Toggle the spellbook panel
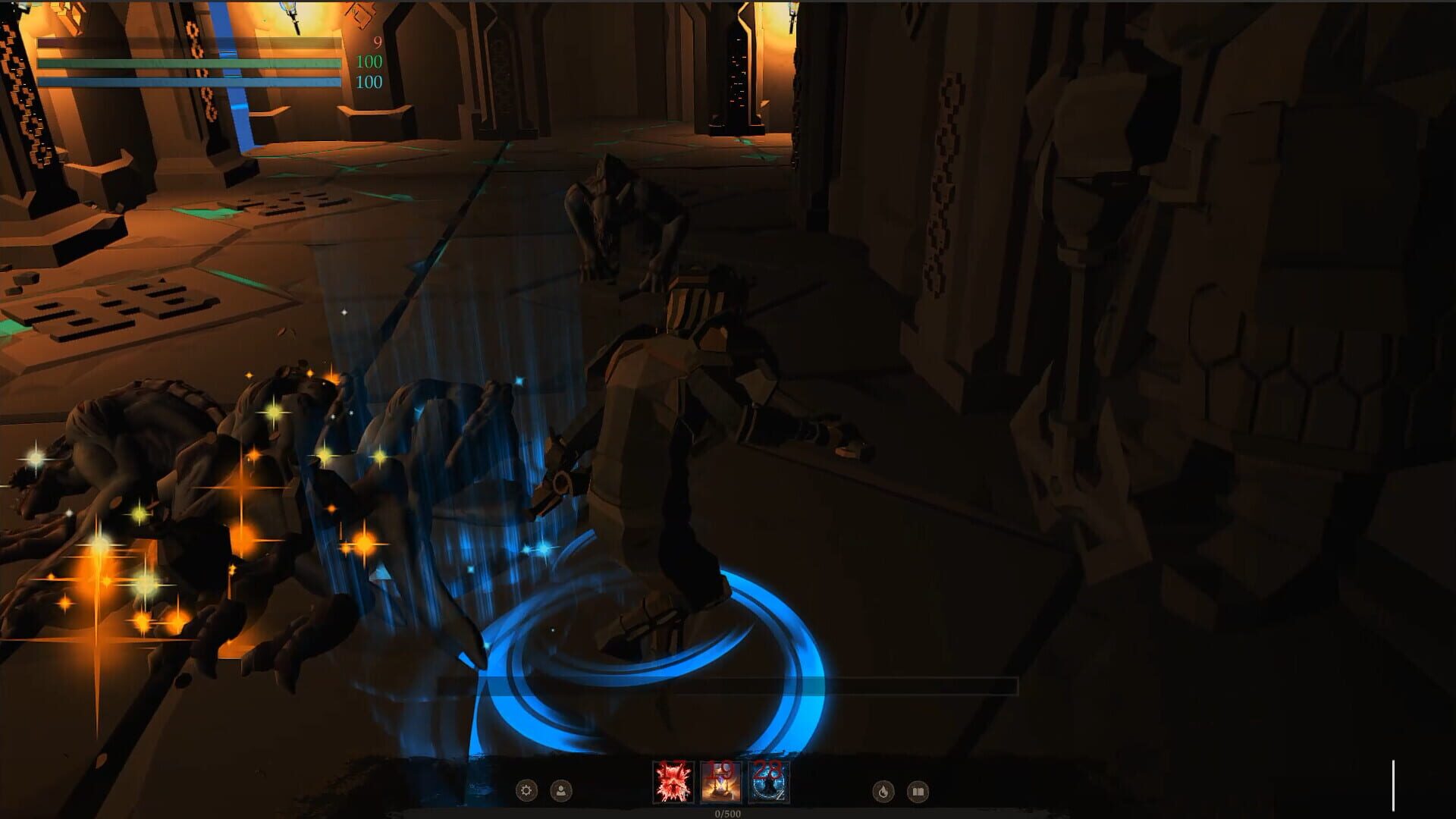The height and width of the screenshot is (819, 1456). 918,789
